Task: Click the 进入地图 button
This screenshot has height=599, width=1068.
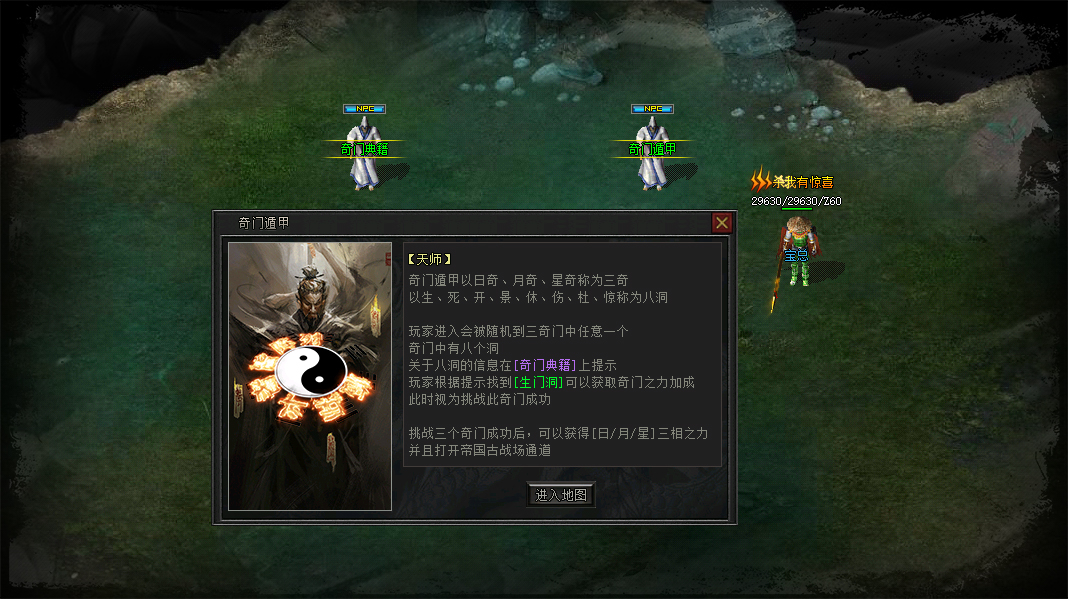Action: [x=561, y=495]
